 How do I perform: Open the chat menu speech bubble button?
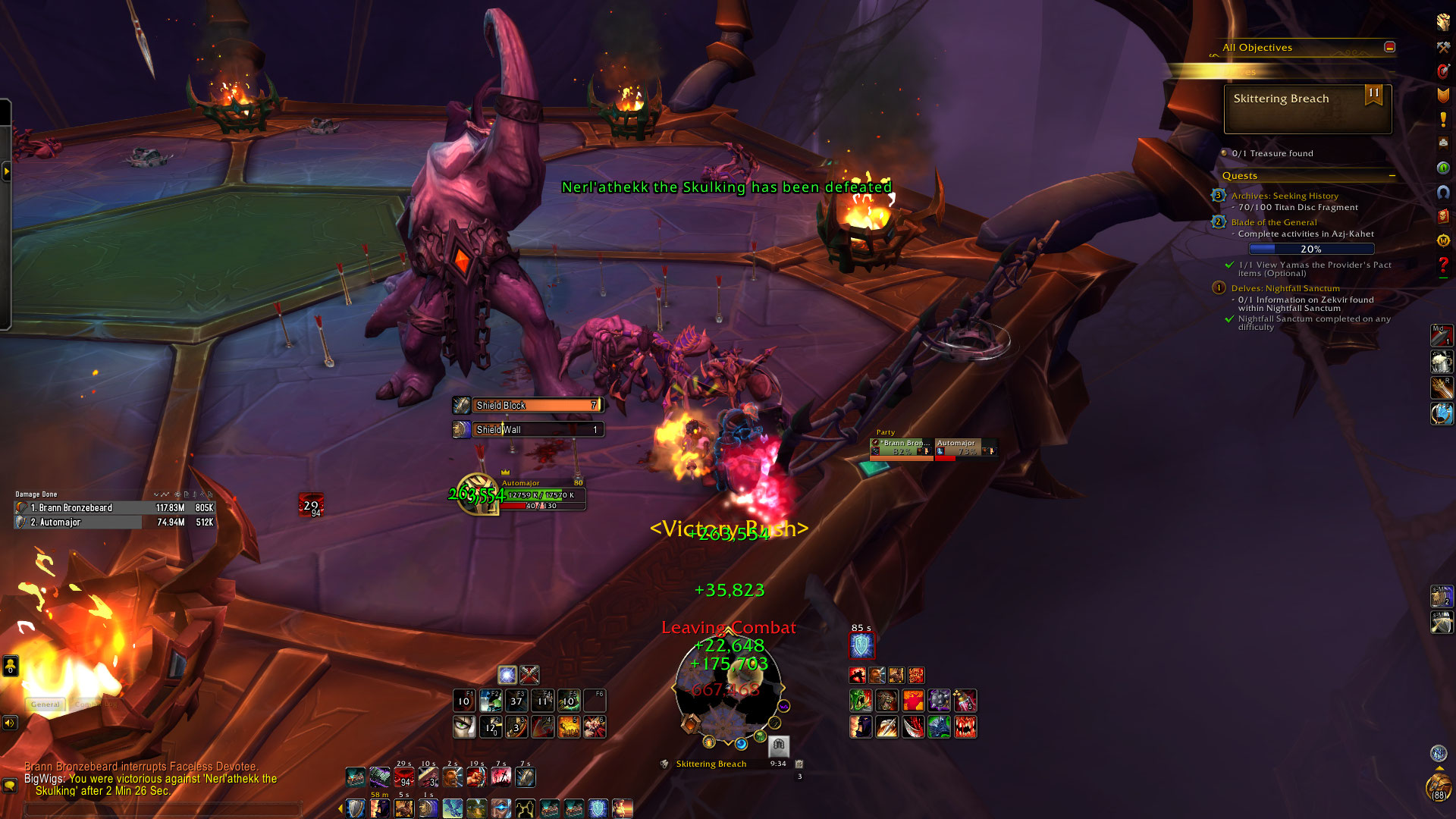[x=10, y=786]
